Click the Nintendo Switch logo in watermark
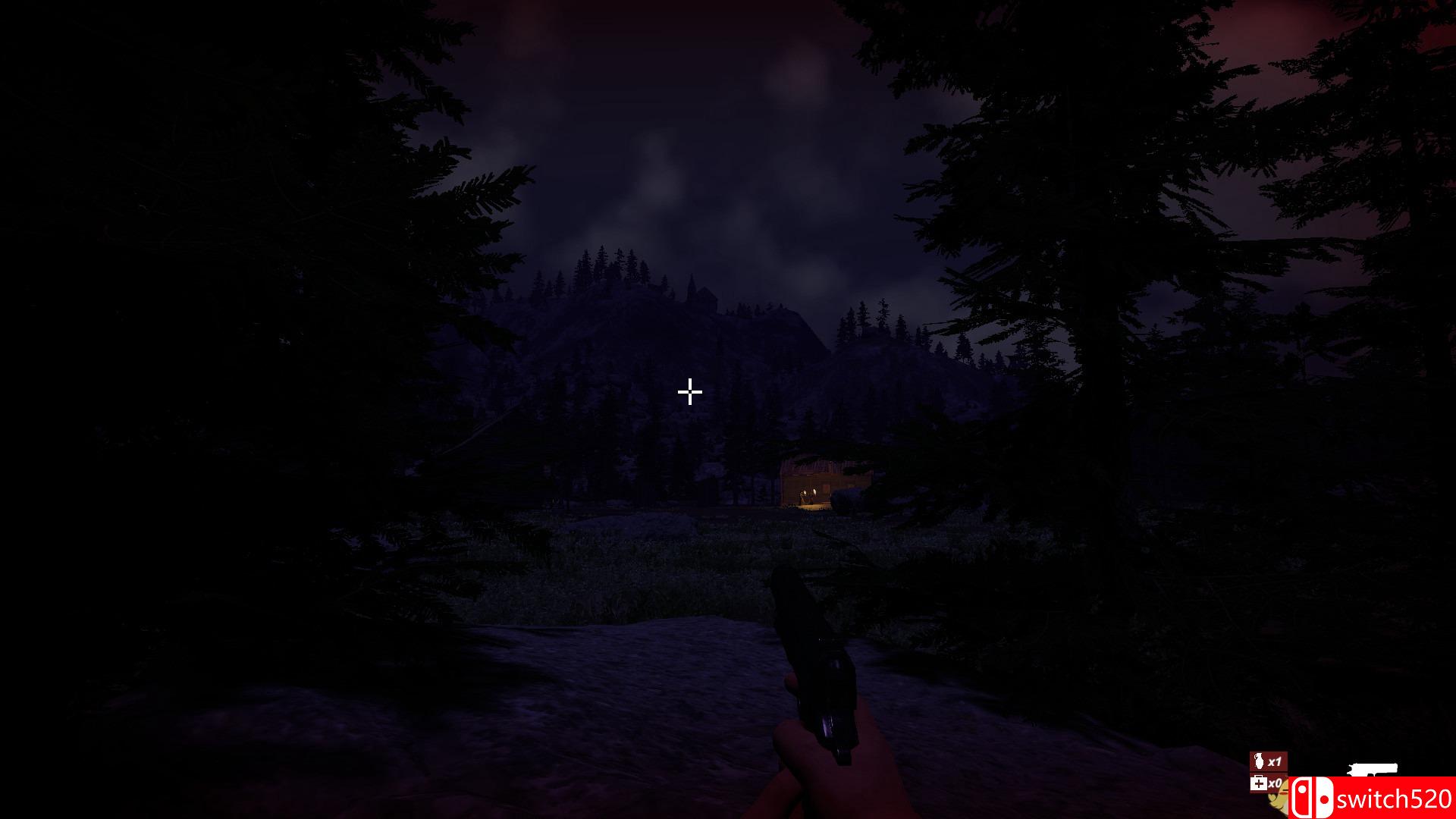The image size is (1456, 819). pyautogui.click(x=1311, y=798)
